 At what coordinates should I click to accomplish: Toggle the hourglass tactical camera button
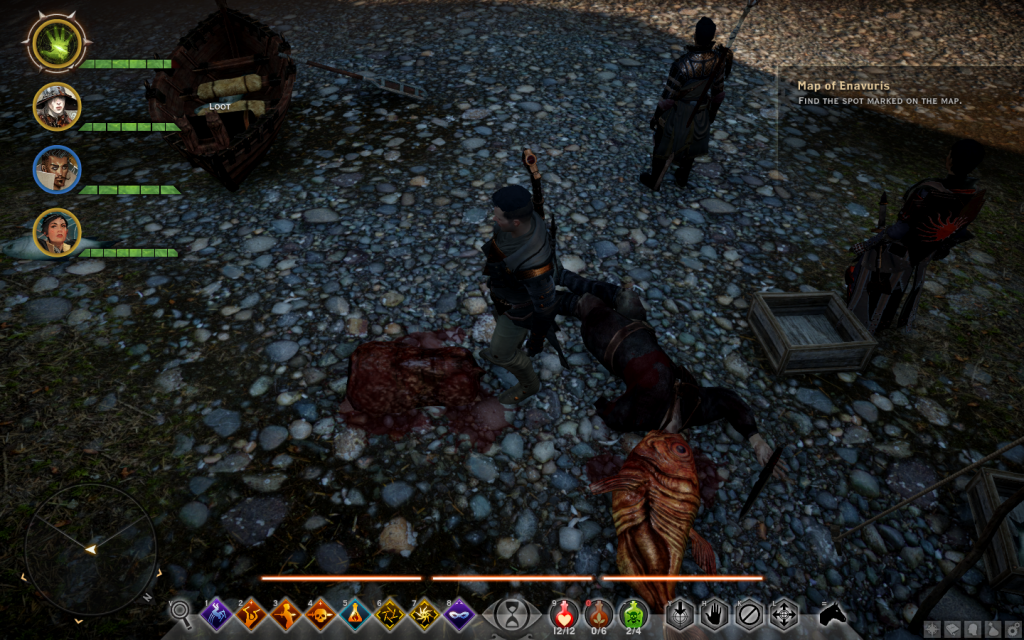click(513, 612)
